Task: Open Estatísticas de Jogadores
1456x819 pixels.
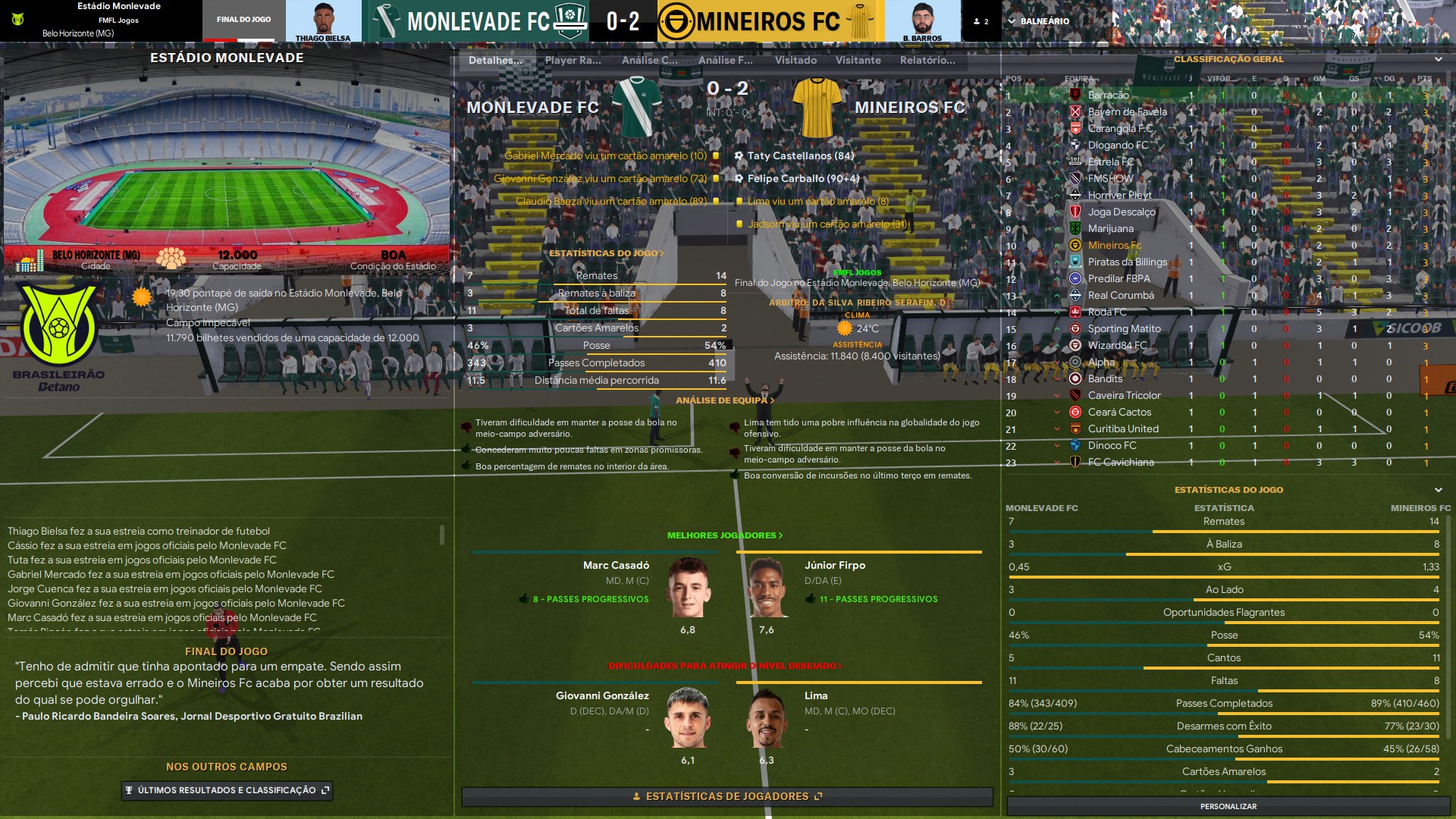Action: tap(726, 796)
